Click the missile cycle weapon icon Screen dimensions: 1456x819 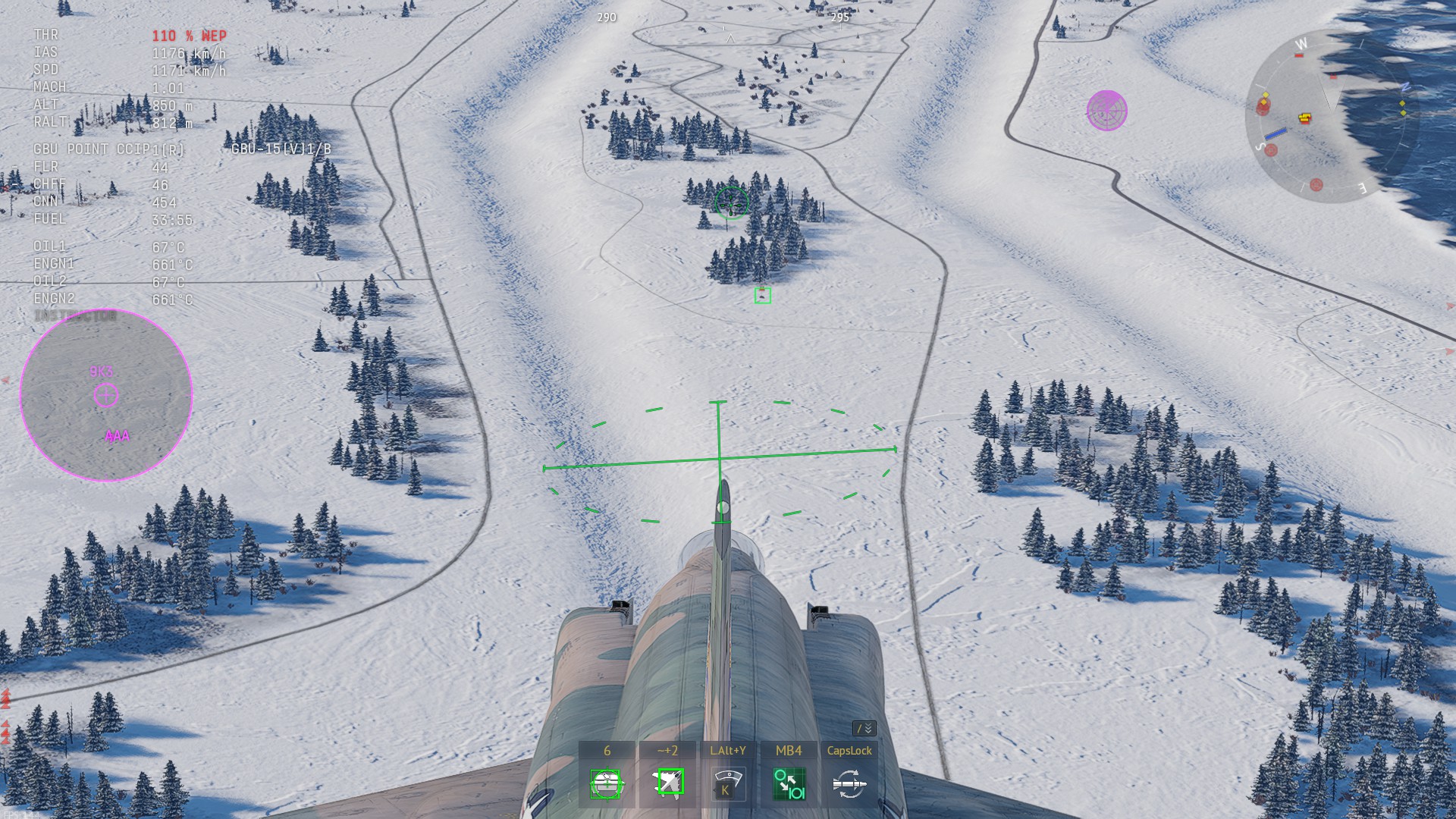pos(849,784)
